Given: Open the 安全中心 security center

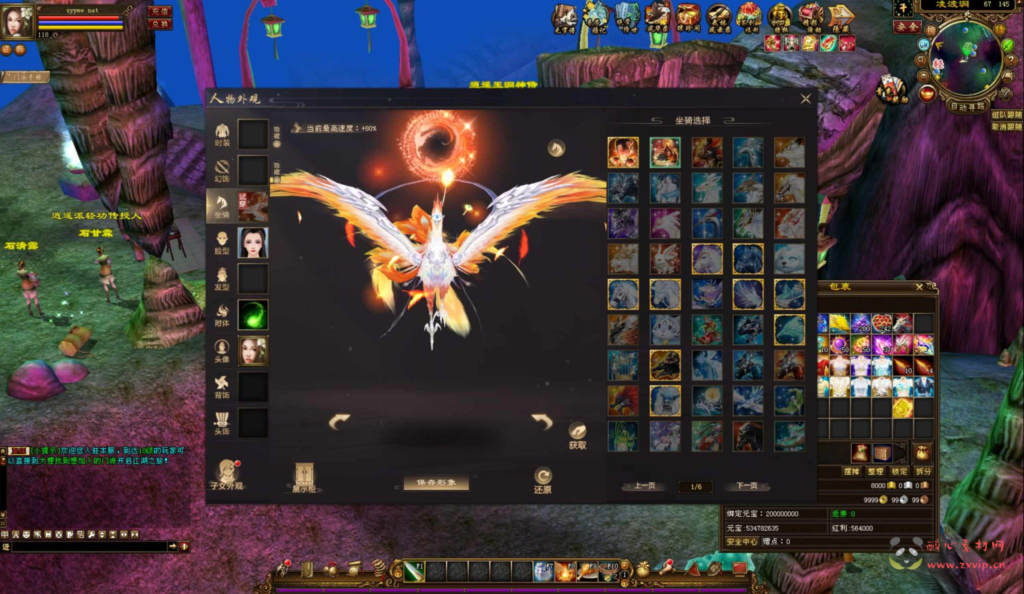Looking at the screenshot, I should coord(743,541).
